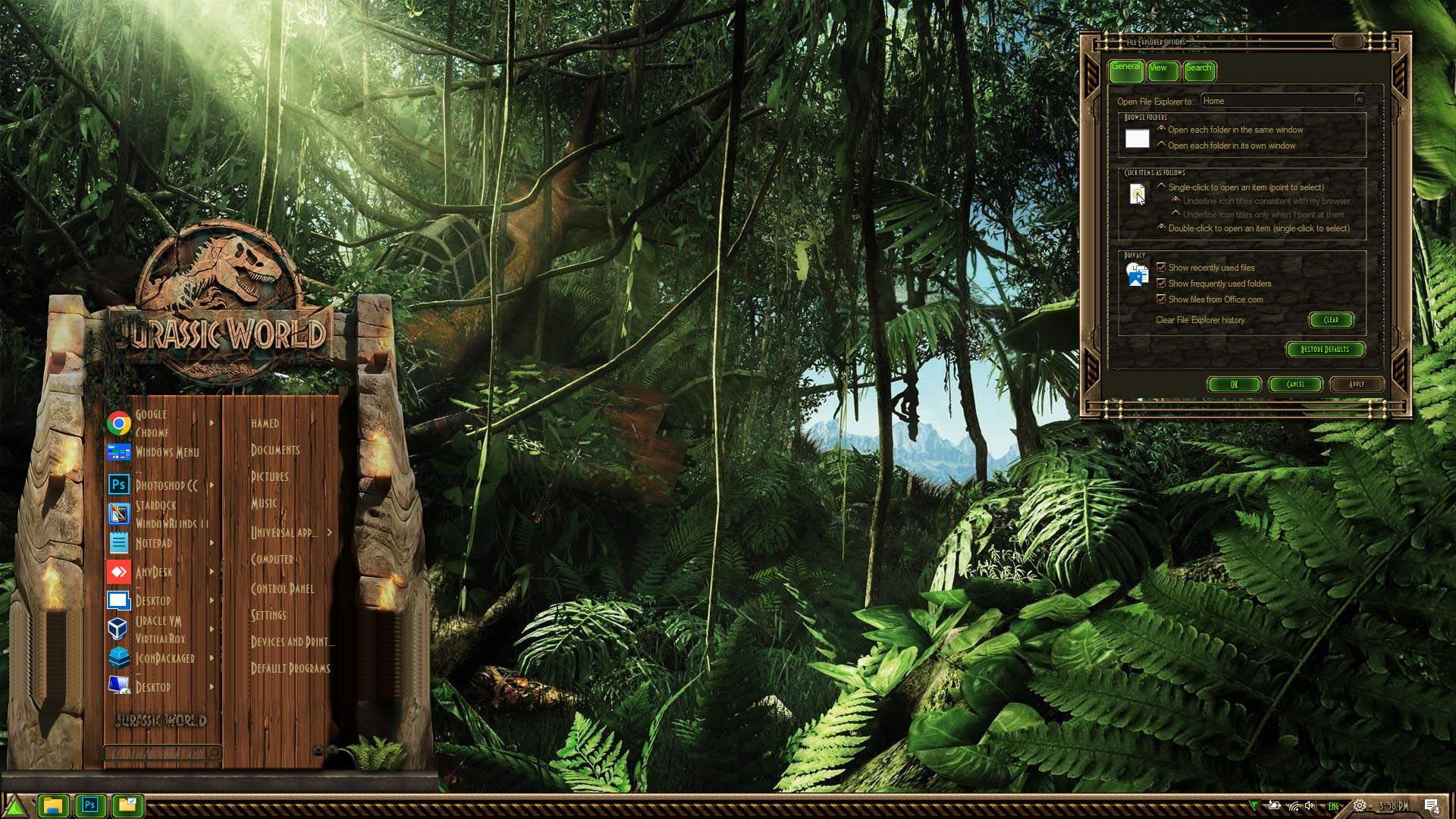The image size is (1456, 819).
Task: Open the Photoshop taskbar icon
Action: pos(90,805)
